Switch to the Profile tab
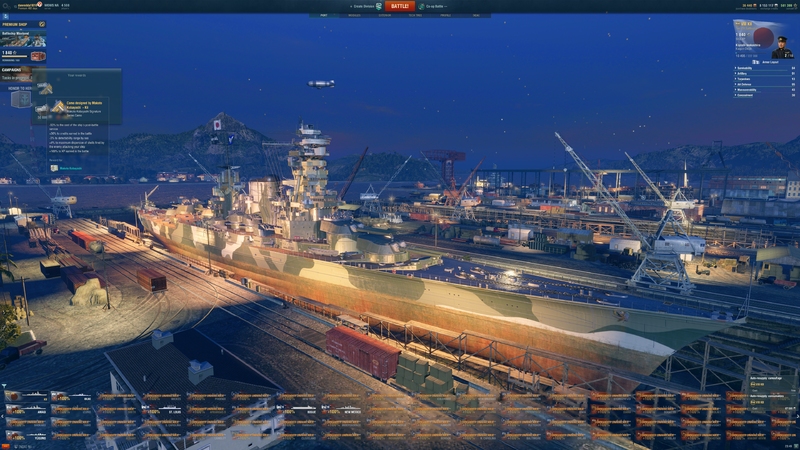Screen dimensions: 800x450 445,16
